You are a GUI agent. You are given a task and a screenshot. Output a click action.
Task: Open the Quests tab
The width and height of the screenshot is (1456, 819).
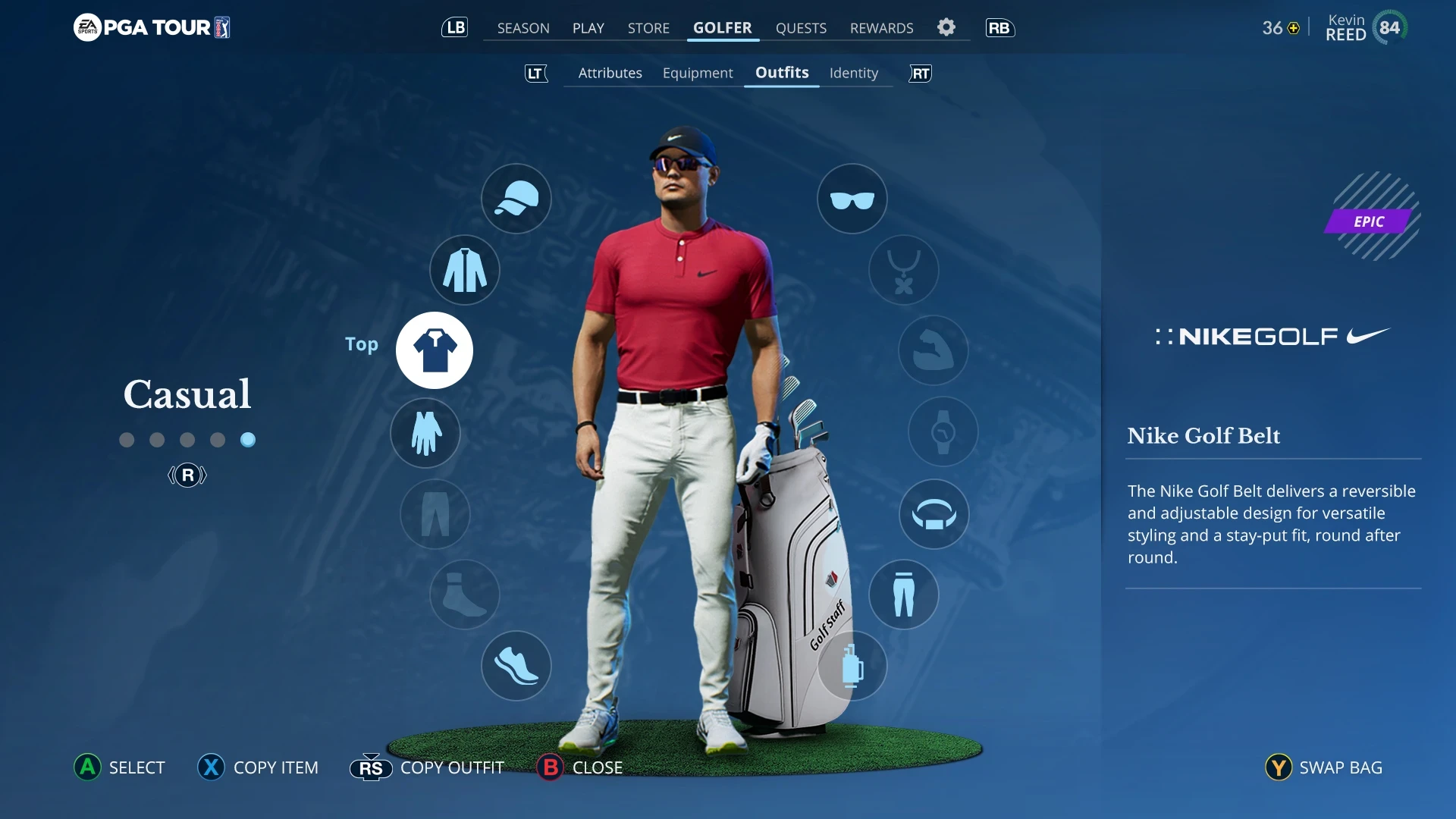[x=801, y=28]
